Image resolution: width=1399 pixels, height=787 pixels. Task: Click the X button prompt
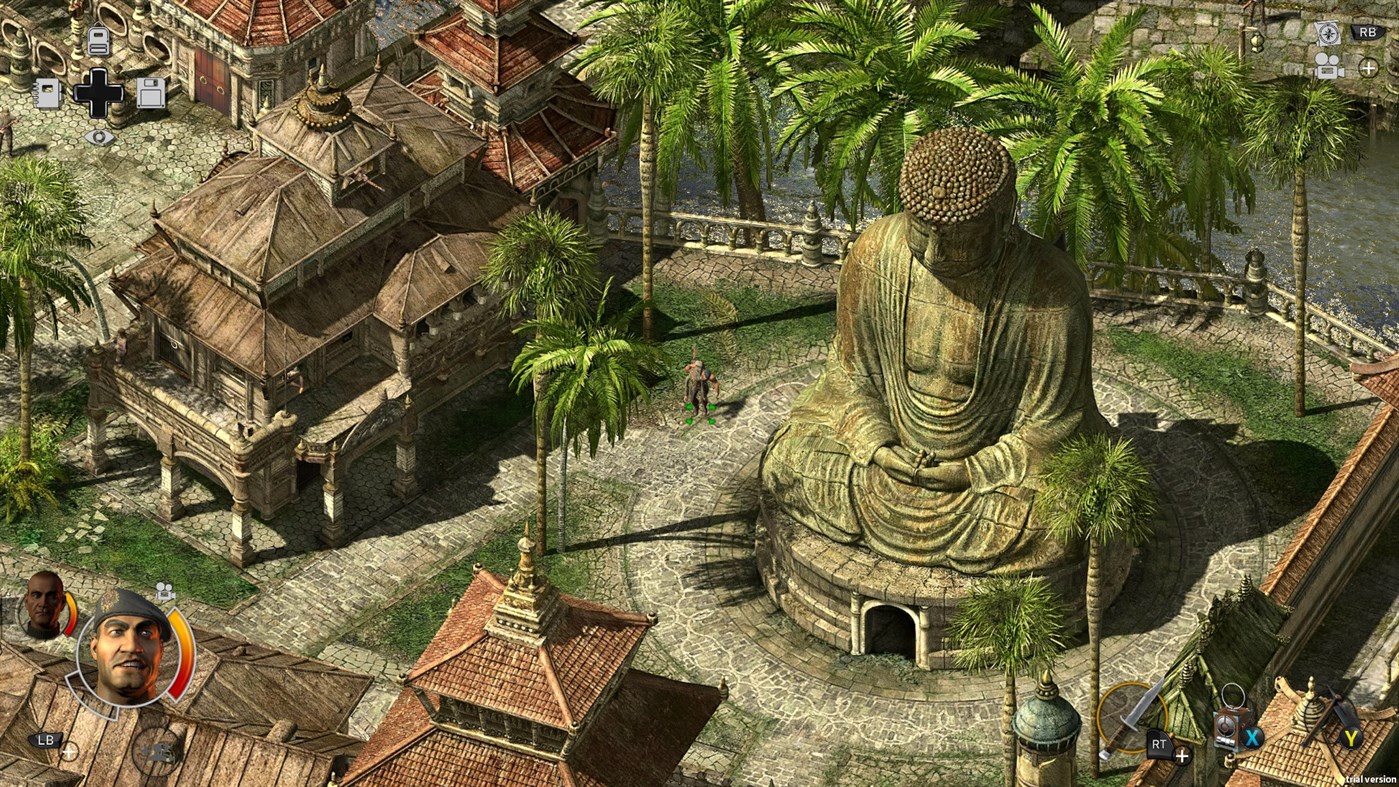pyautogui.click(x=1252, y=739)
